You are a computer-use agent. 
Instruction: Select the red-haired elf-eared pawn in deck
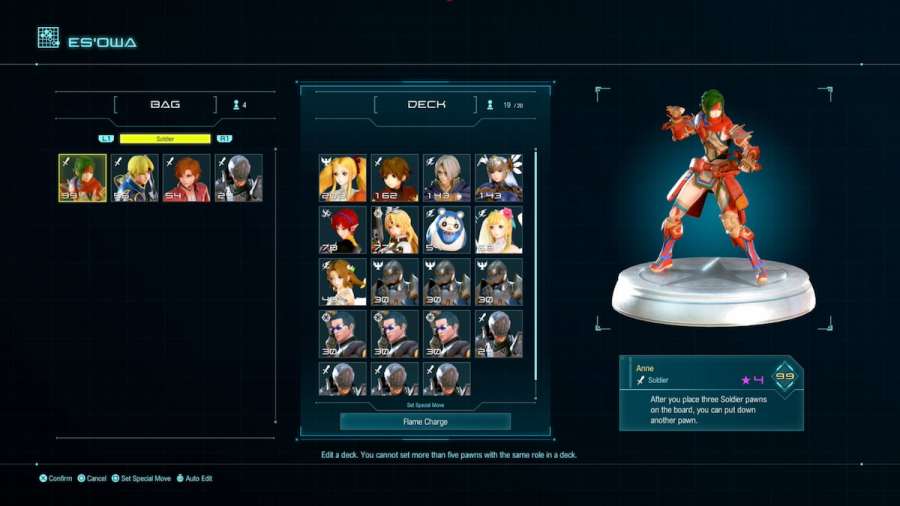342,230
